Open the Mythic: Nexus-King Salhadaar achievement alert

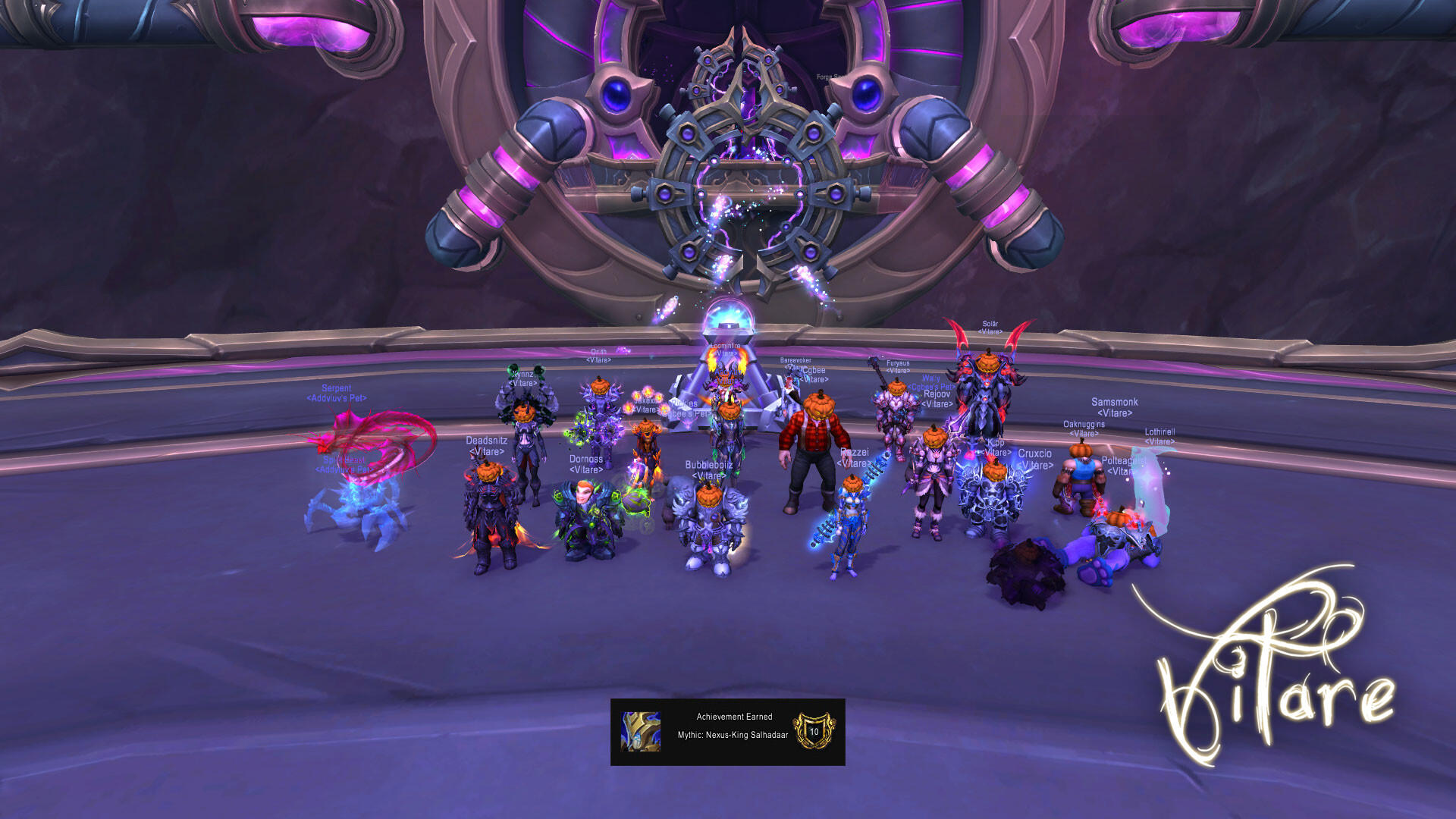point(727,732)
